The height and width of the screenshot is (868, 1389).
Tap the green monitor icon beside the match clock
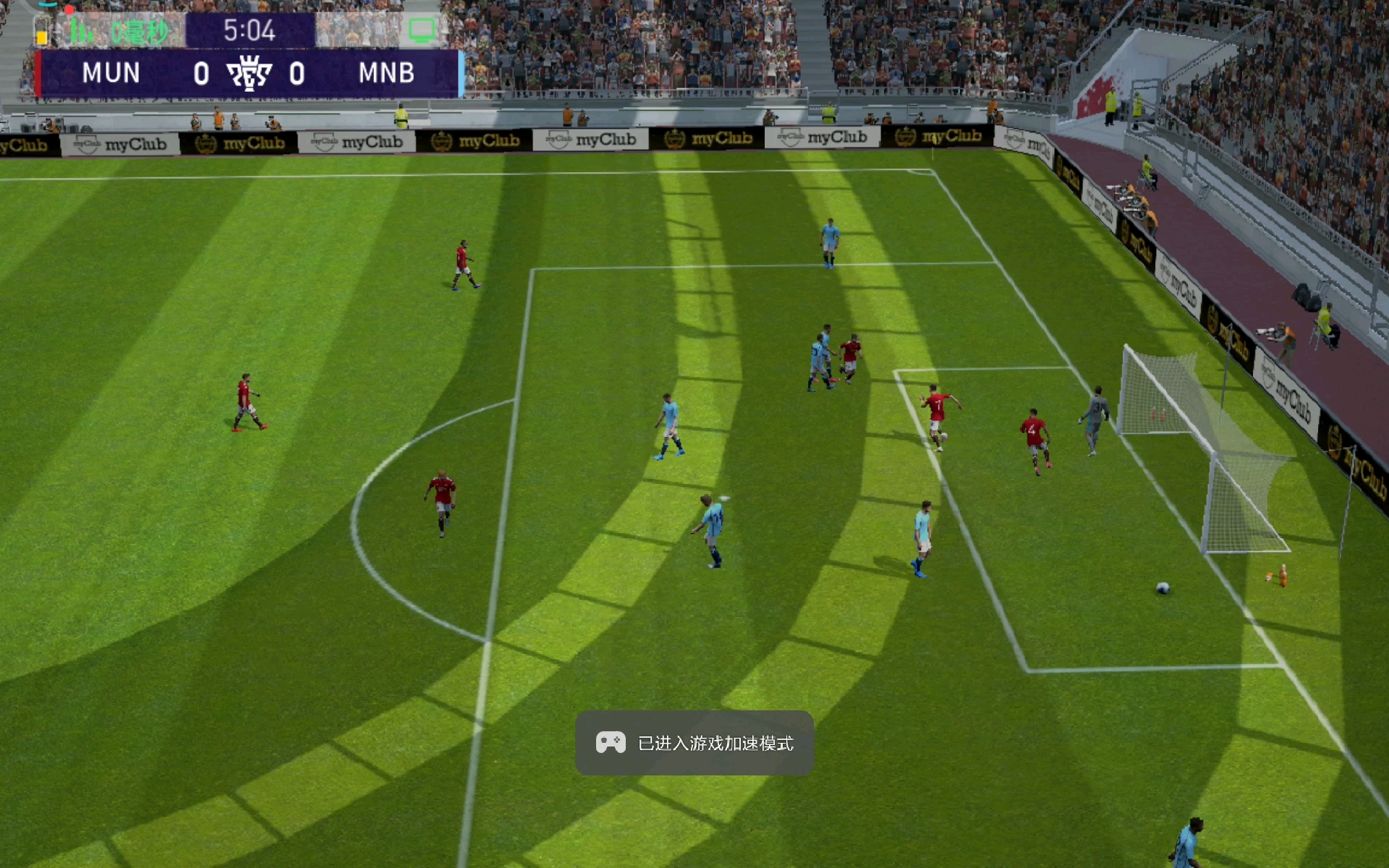[422, 30]
